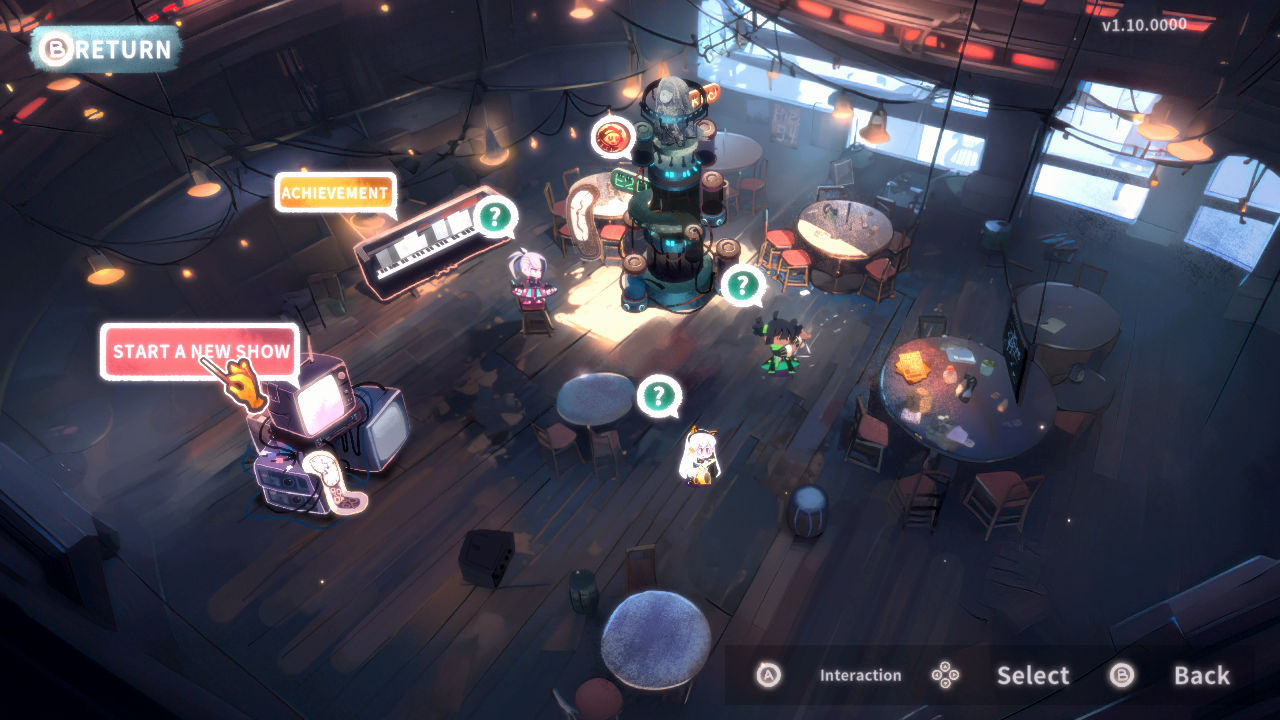
Task: Click the A Interaction controller icon
Action: tap(768, 675)
